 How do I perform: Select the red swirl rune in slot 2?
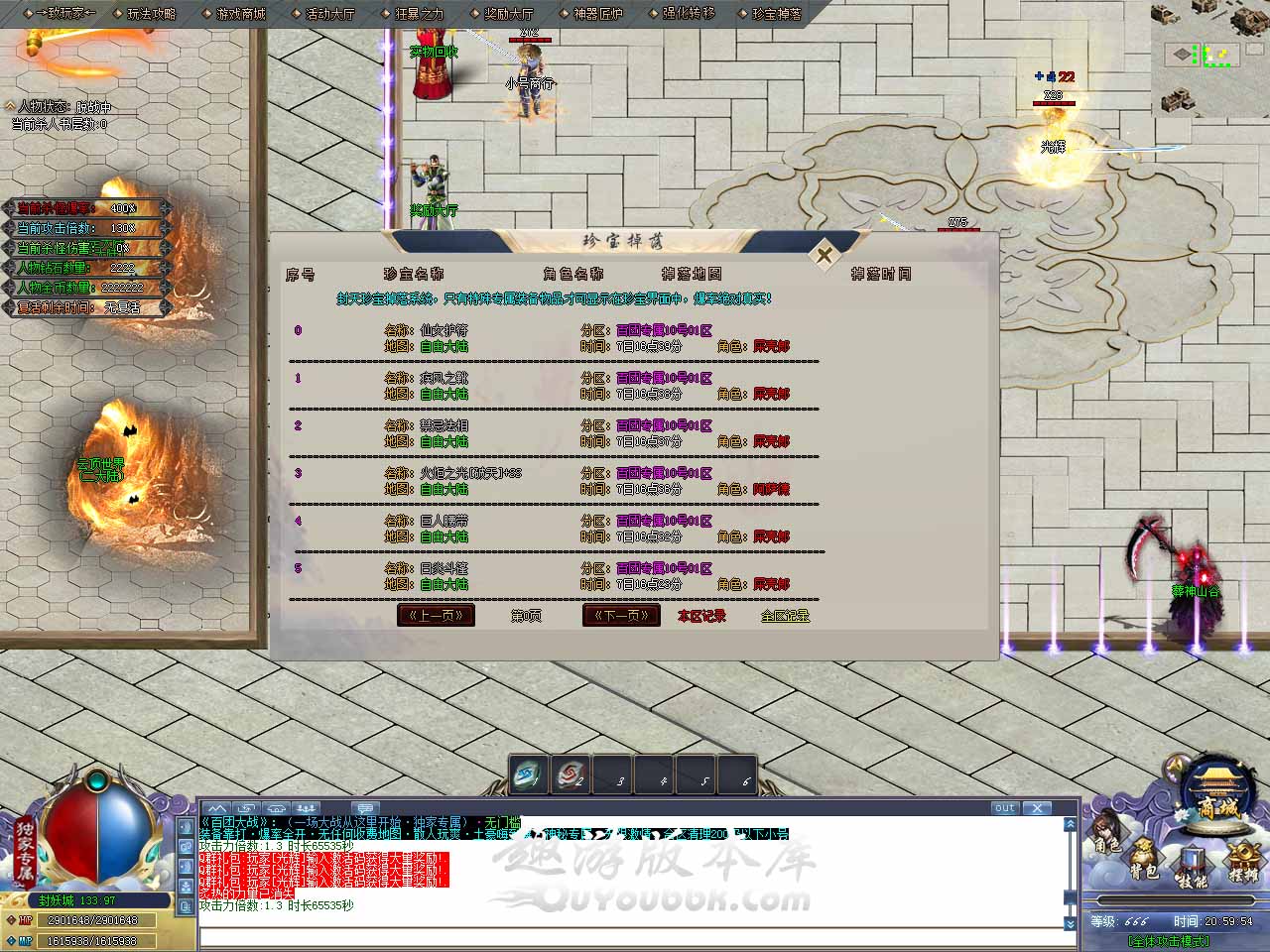571,774
